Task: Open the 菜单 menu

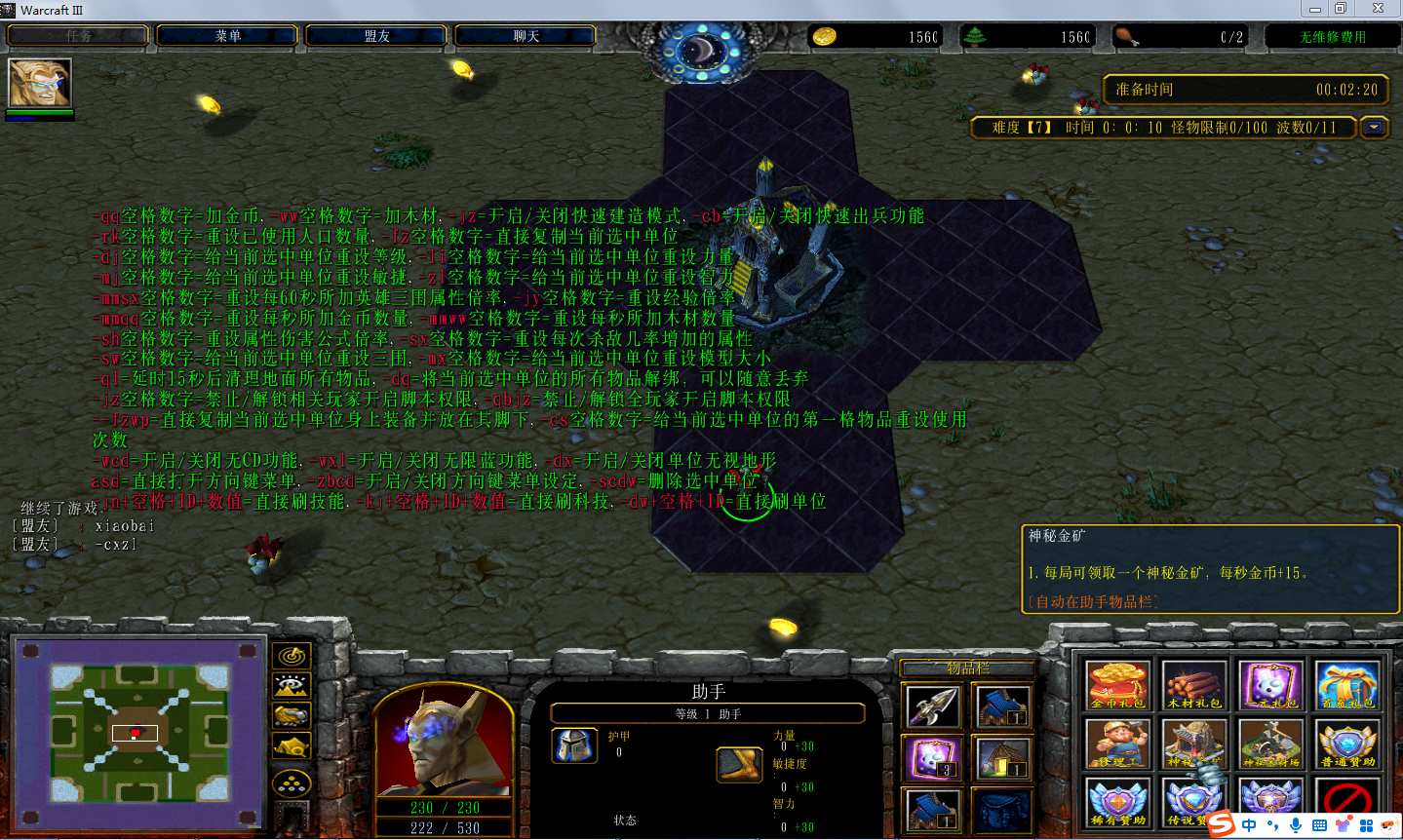Action: point(227,36)
